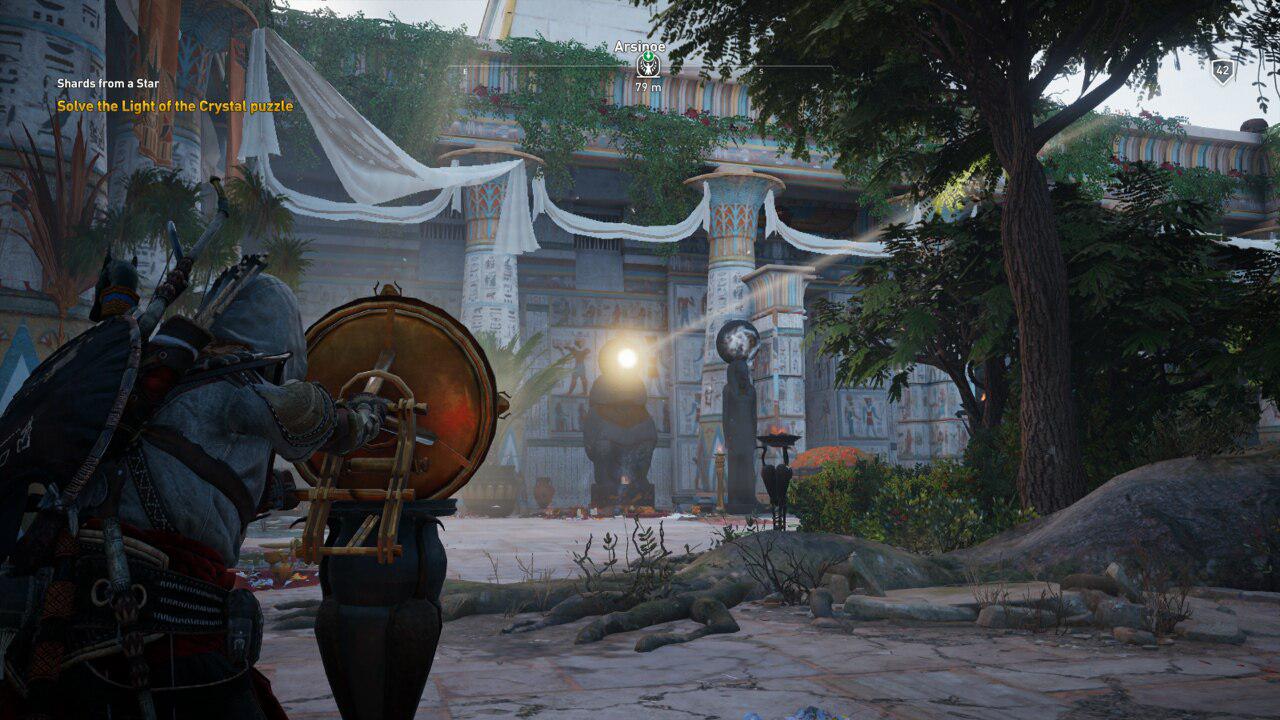Click the green objective arrow above the marker
Viewport: 1280px width, 720px height.
tap(648, 57)
